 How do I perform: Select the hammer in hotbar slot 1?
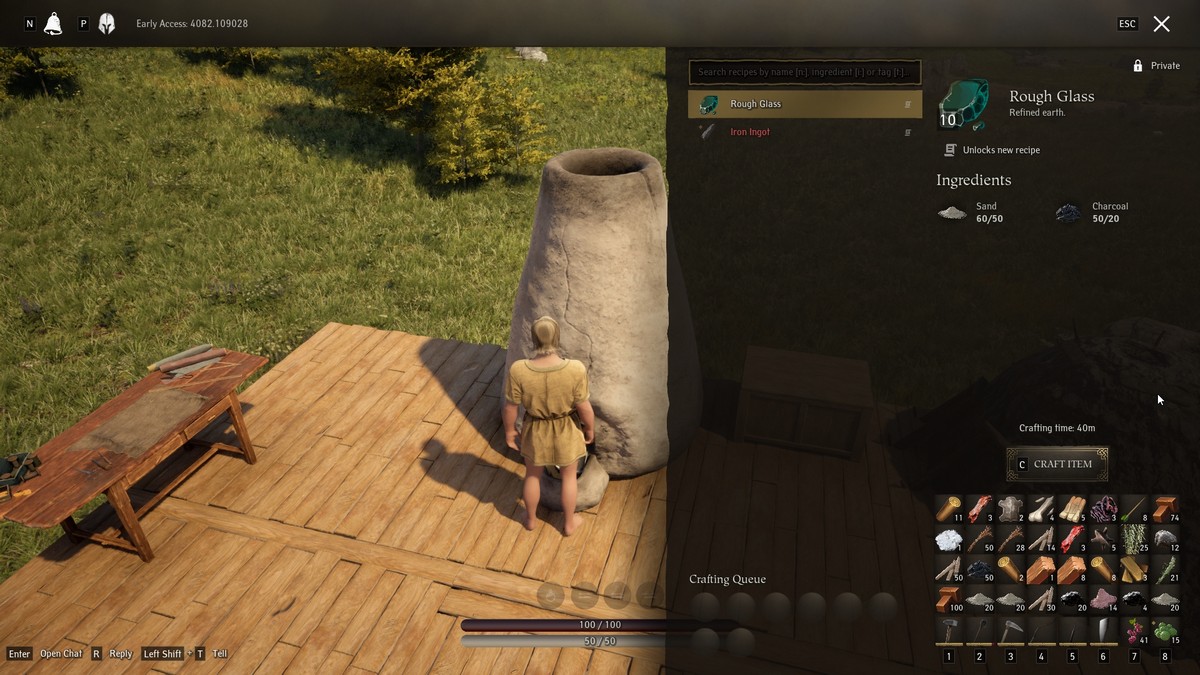pyautogui.click(x=949, y=630)
